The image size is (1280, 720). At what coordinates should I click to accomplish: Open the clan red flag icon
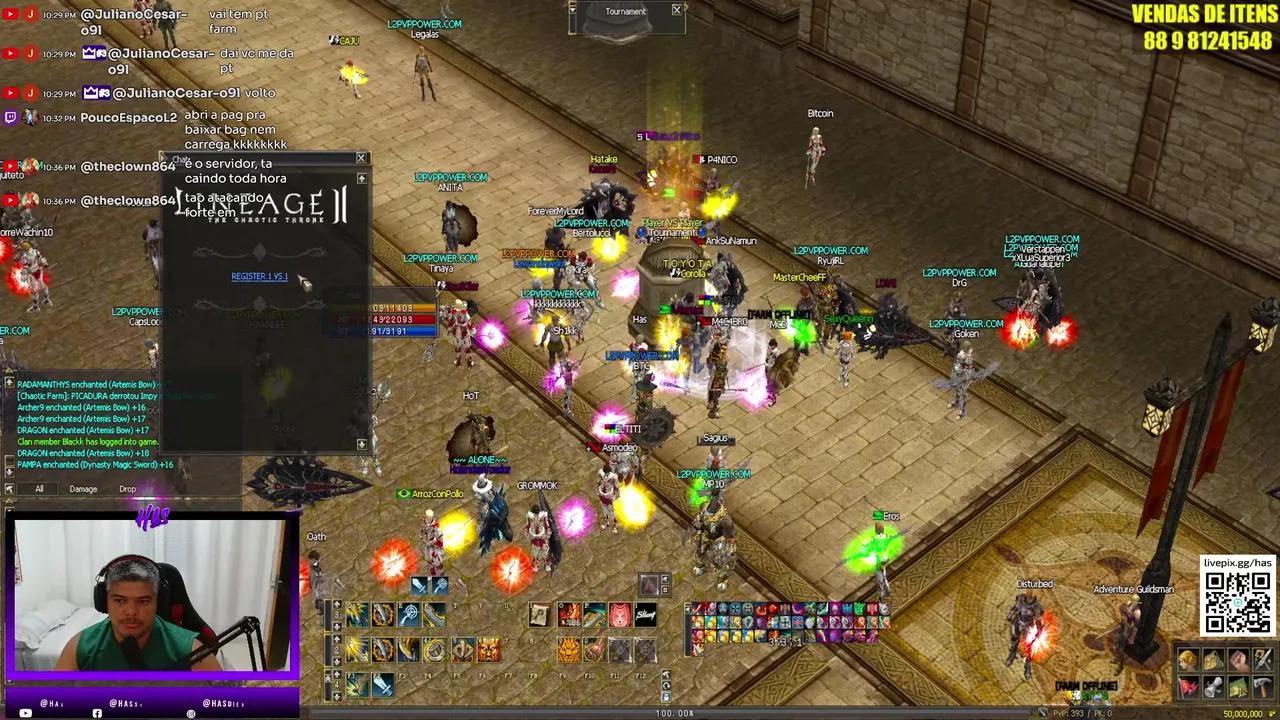[1188, 688]
